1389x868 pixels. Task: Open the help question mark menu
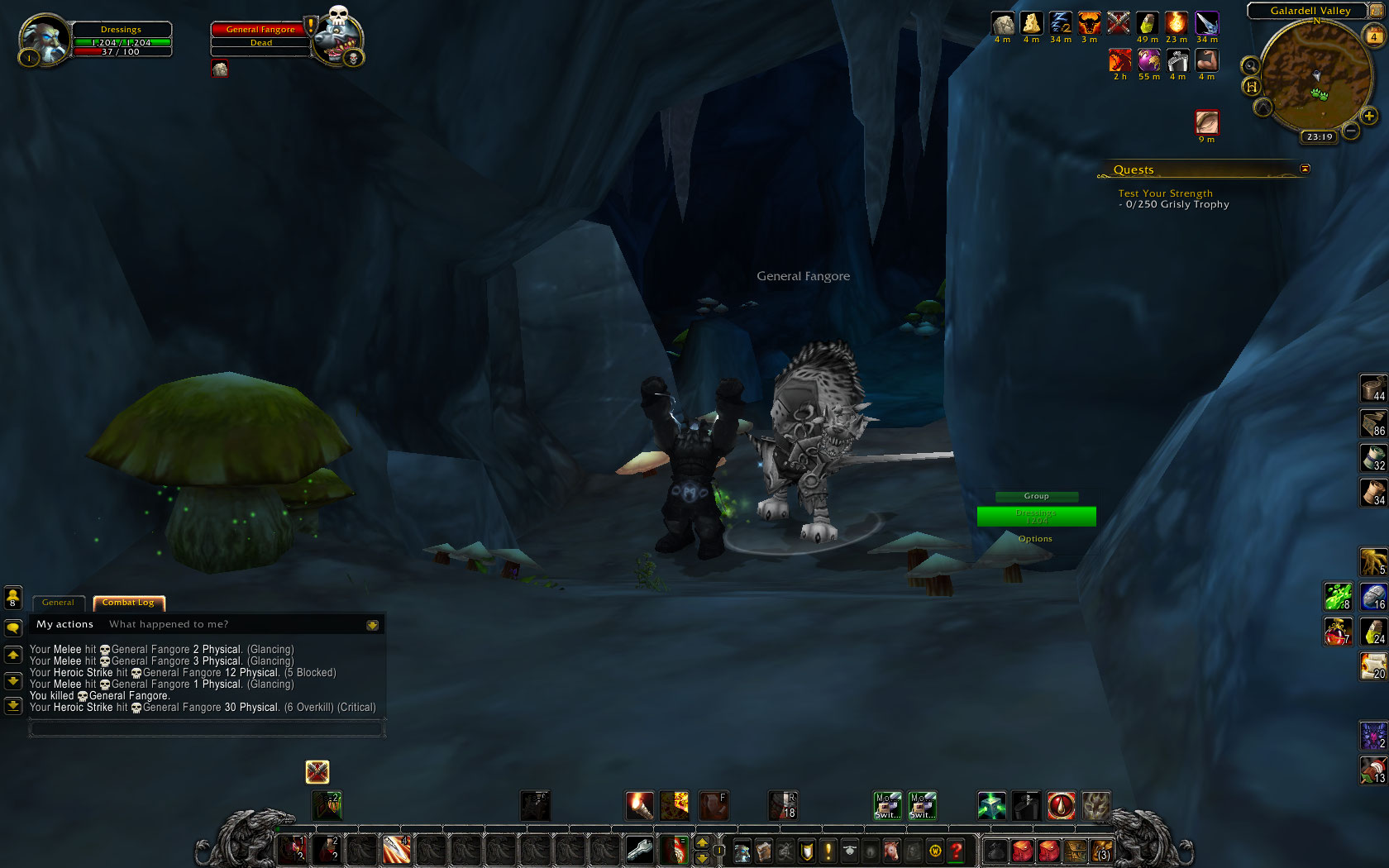[x=956, y=850]
